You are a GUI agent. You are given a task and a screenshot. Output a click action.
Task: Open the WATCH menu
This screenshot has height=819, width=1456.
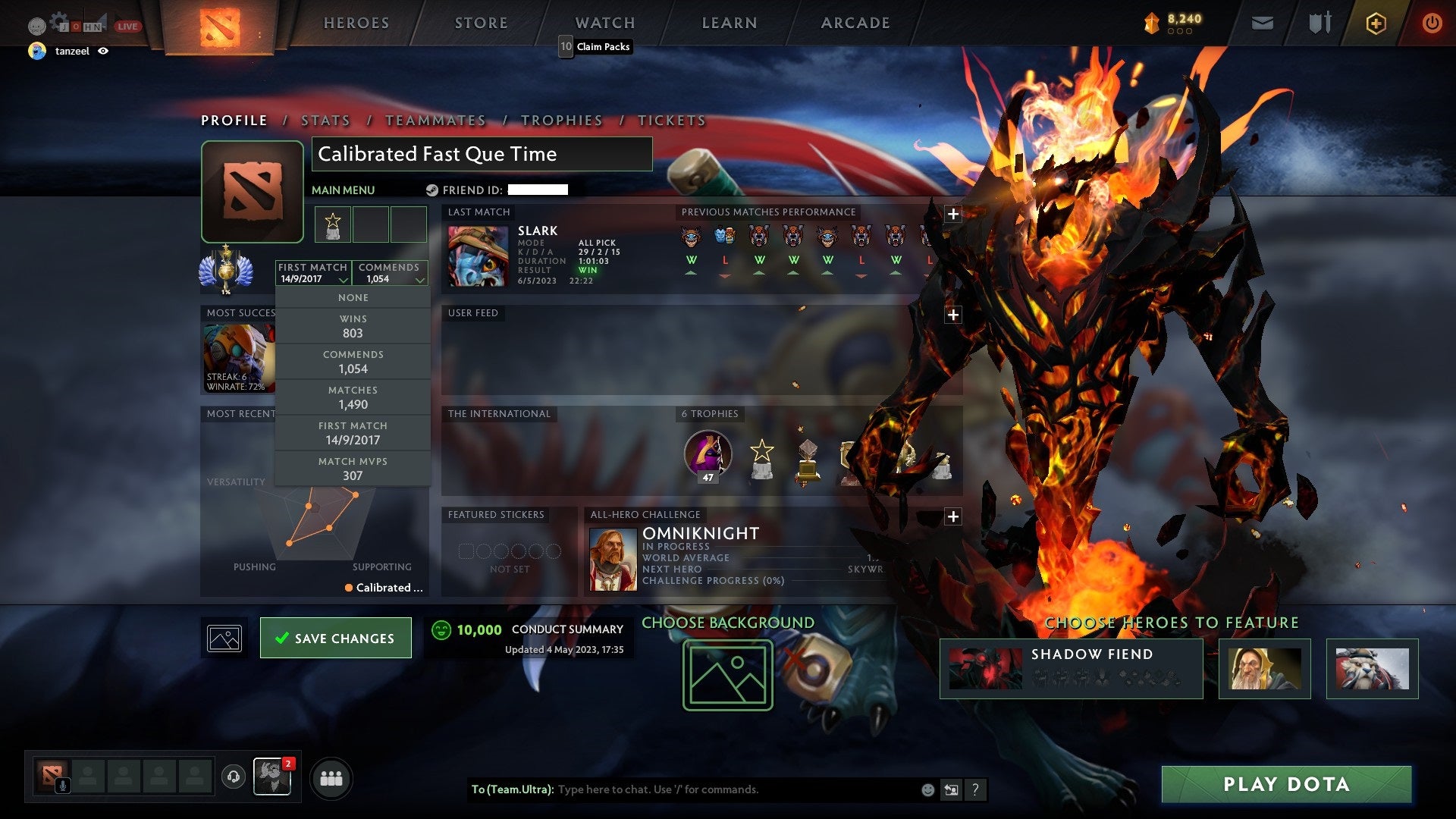[x=604, y=23]
